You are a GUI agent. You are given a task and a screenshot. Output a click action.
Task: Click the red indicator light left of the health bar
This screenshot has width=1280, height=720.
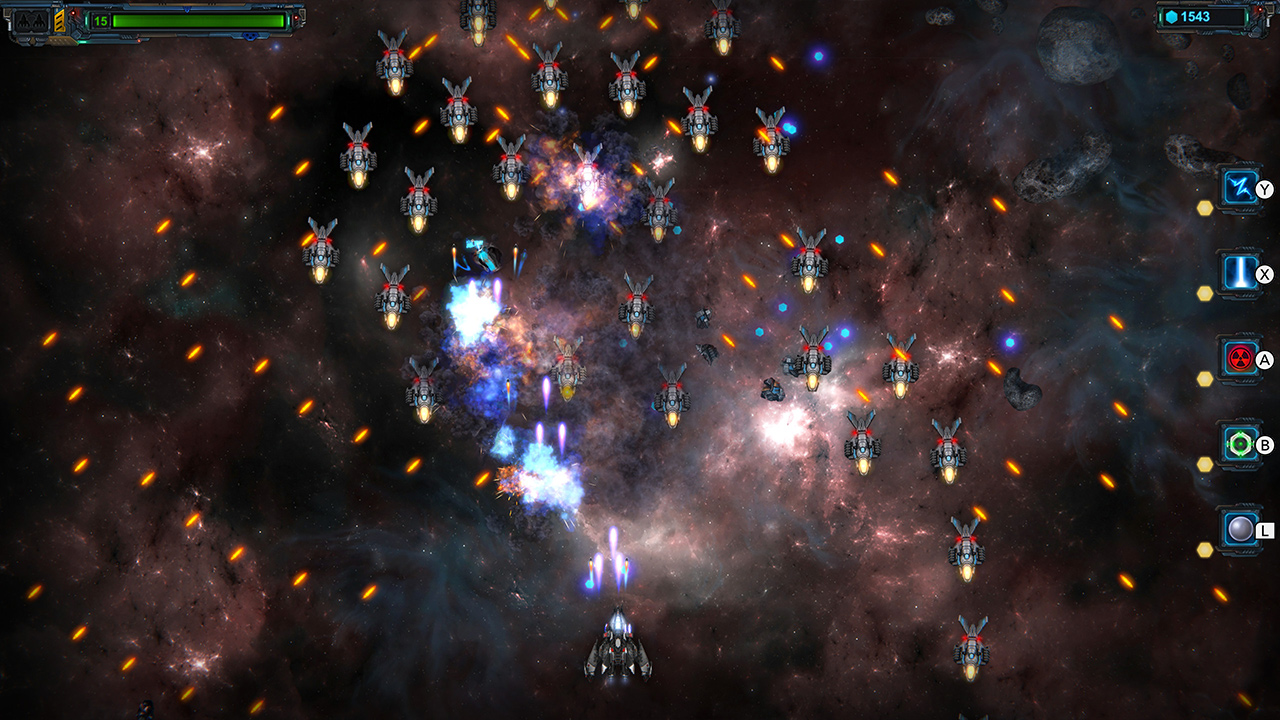tap(75, 12)
